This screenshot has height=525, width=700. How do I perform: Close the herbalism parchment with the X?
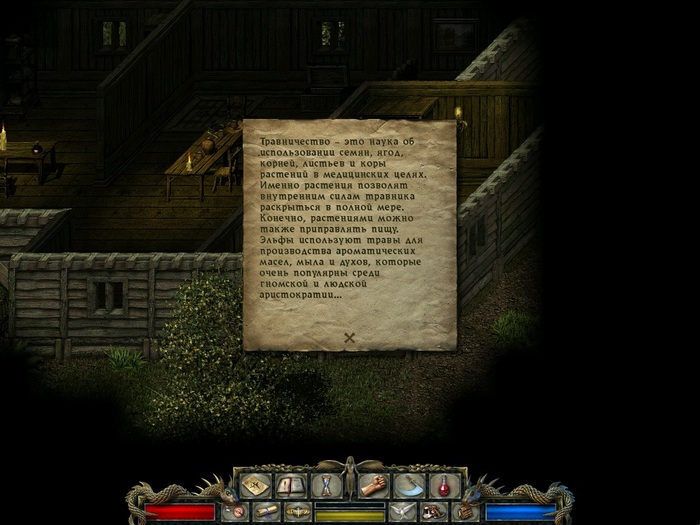[350, 337]
